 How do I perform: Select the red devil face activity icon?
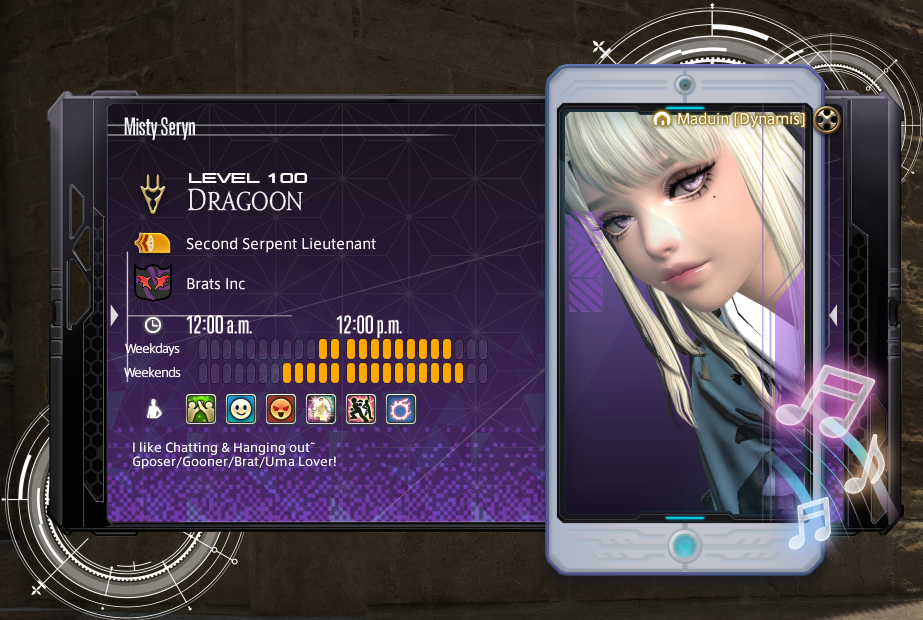(x=281, y=408)
